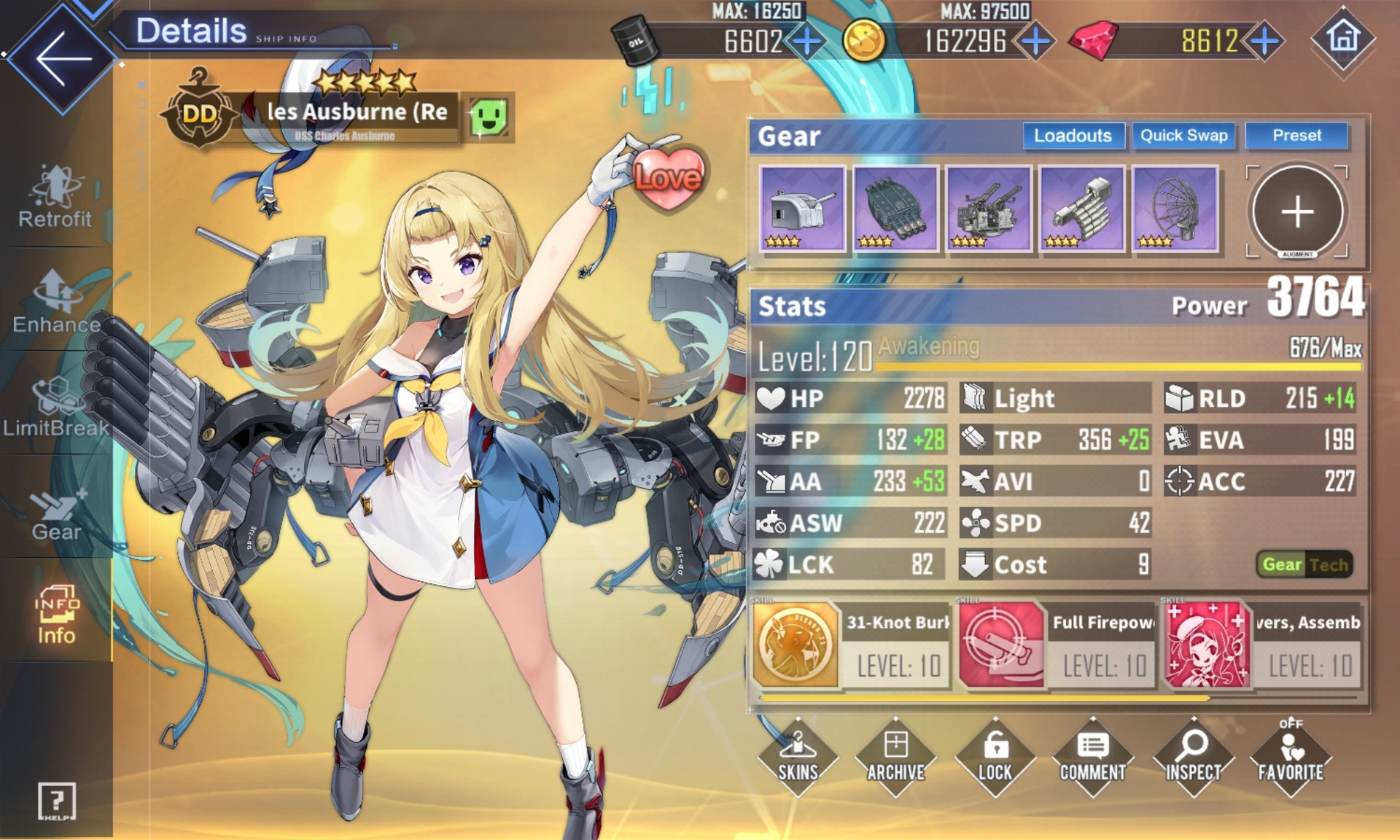
Task: Open the Skins menu
Action: (x=798, y=757)
